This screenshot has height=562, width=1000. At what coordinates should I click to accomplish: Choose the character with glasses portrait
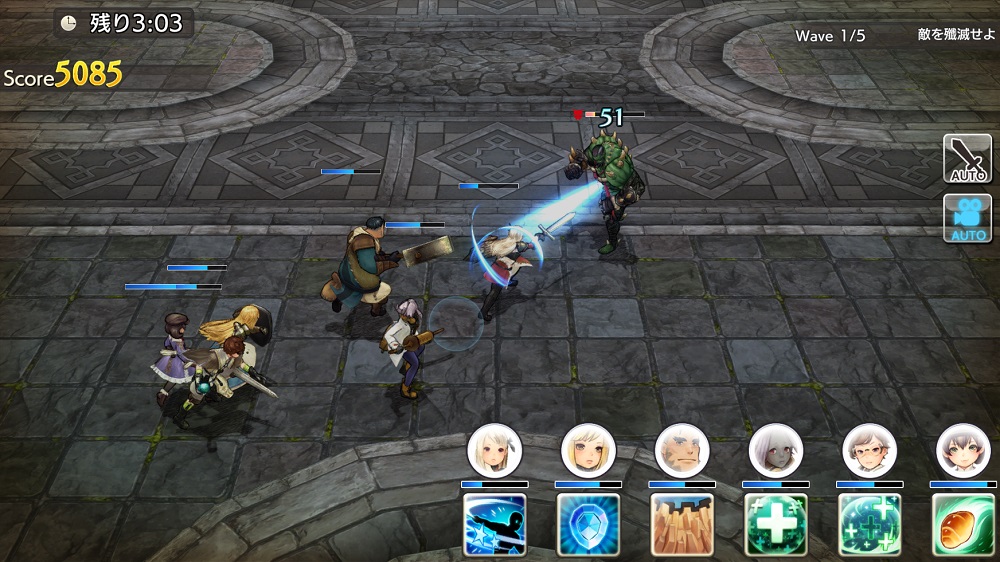869,451
